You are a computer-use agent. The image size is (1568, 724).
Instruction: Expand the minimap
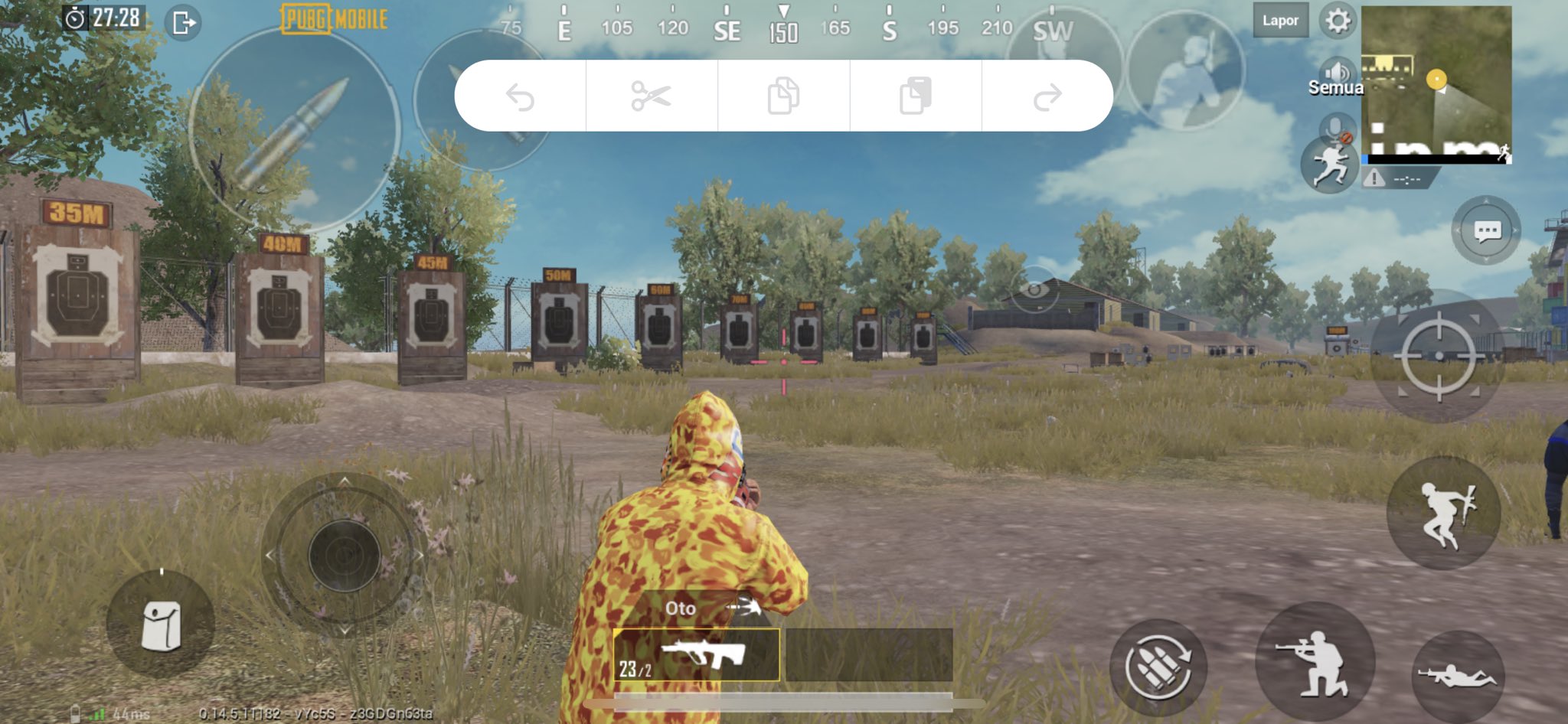(x=1436, y=84)
